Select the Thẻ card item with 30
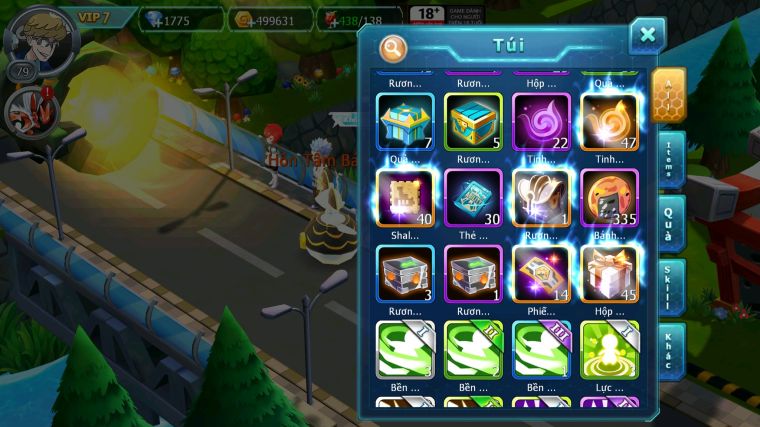This screenshot has width=760, height=427. coord(473,197)
